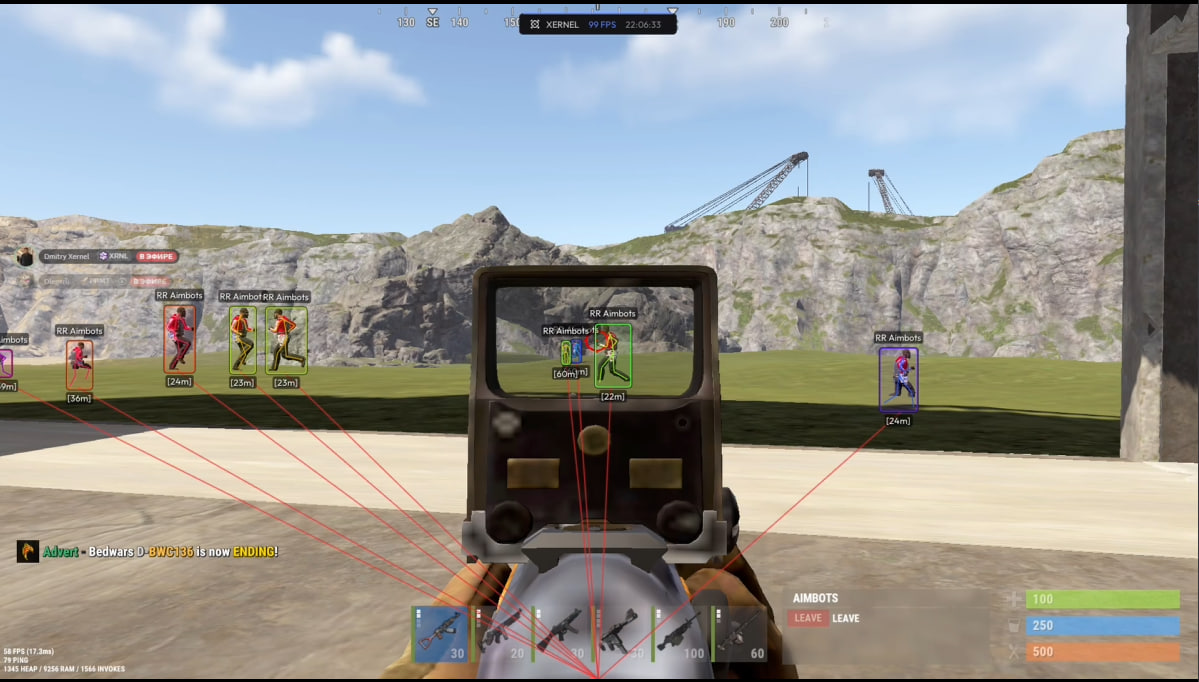Click the red LEAVE button under AIMBOTS

tap(808, 618)
